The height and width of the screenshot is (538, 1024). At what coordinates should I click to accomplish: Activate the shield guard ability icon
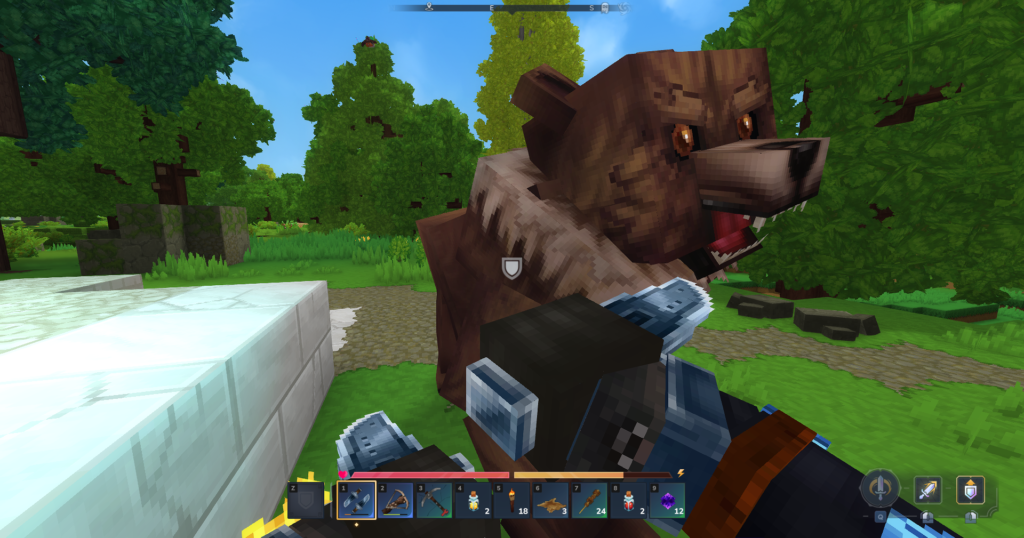pos(970,490)
